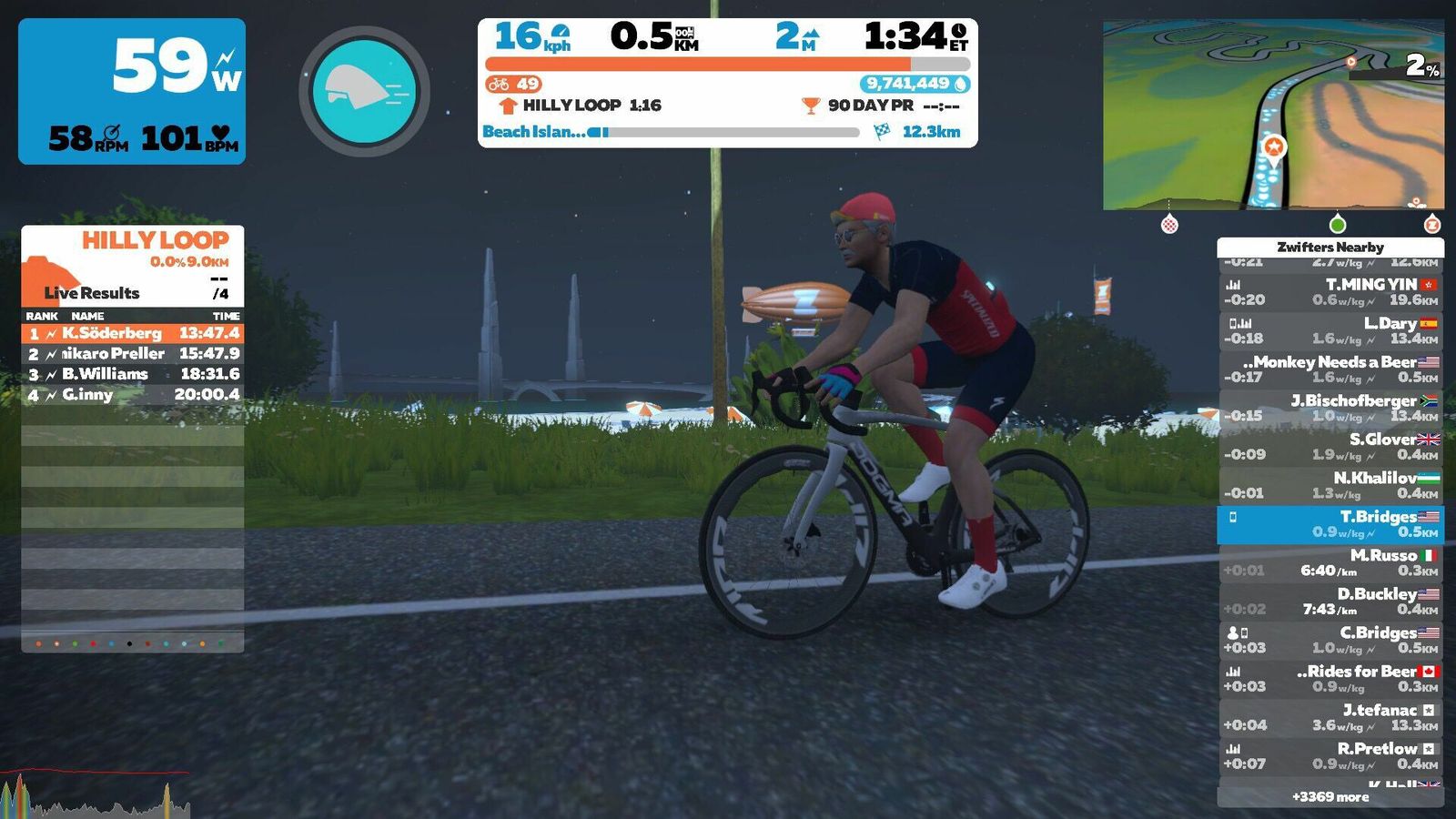Select G.inny in the leaderboard
Viewport: 1456px width, 819px height.
point(133,395)
